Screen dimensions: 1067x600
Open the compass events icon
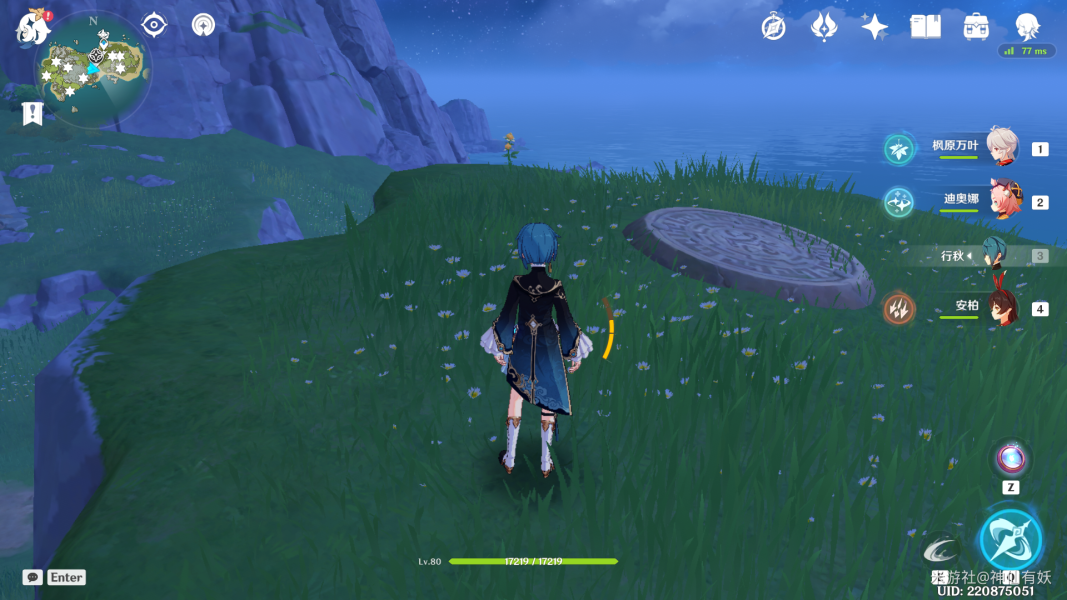[773, 27]
